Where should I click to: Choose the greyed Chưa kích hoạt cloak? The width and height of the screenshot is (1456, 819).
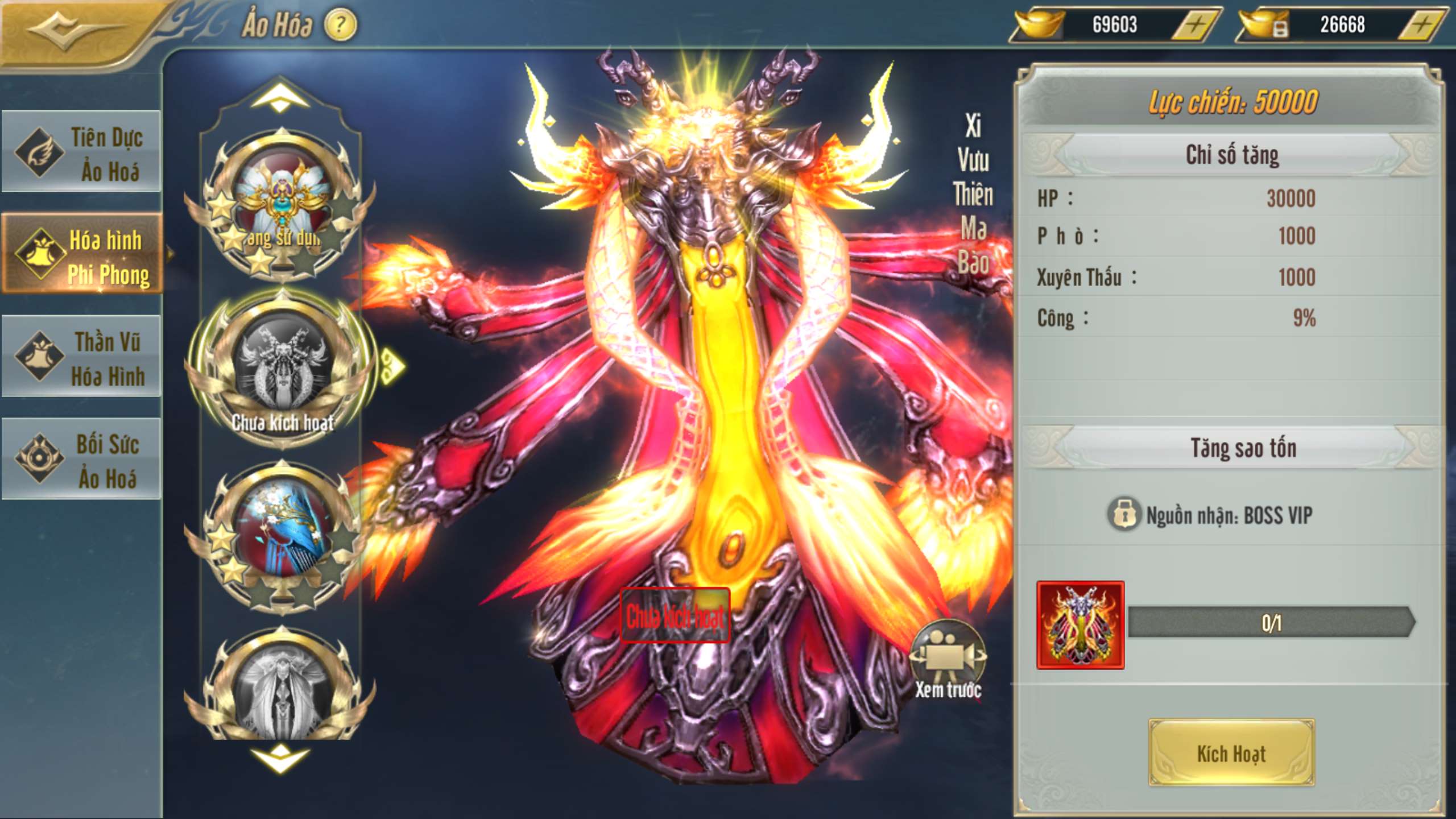click(x=282, y=370)
